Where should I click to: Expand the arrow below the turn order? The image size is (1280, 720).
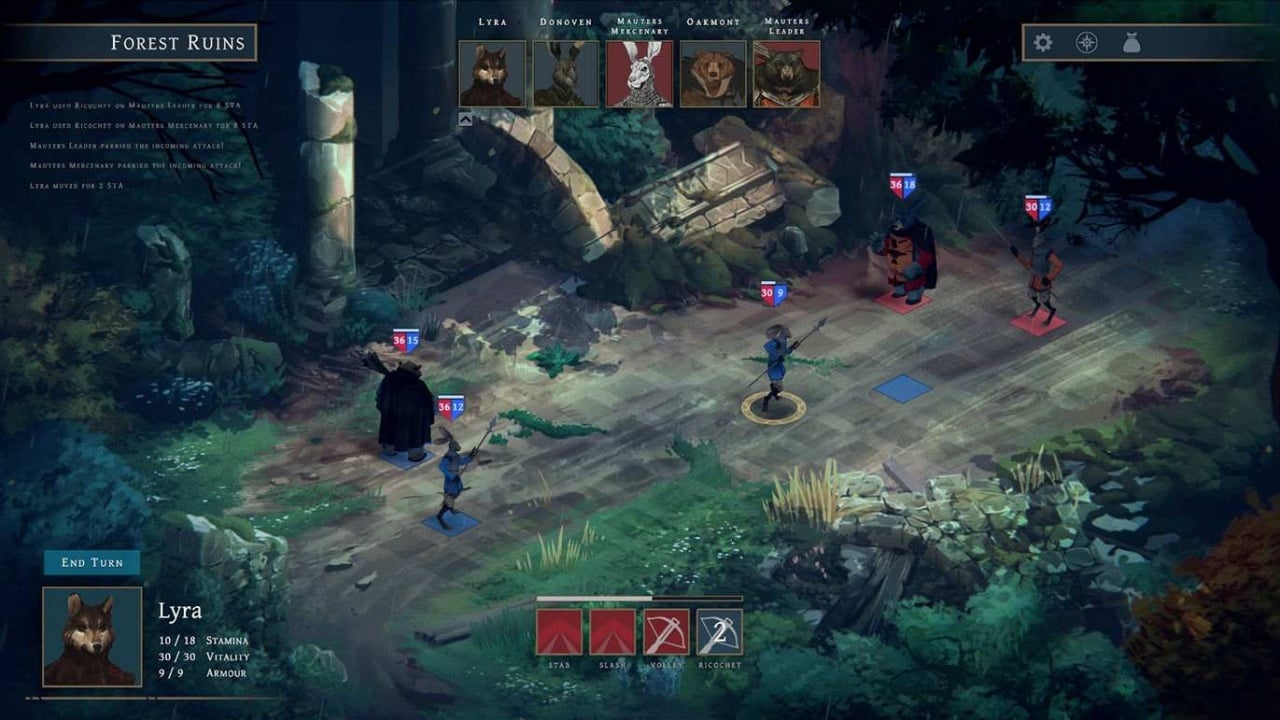[466, 119]
